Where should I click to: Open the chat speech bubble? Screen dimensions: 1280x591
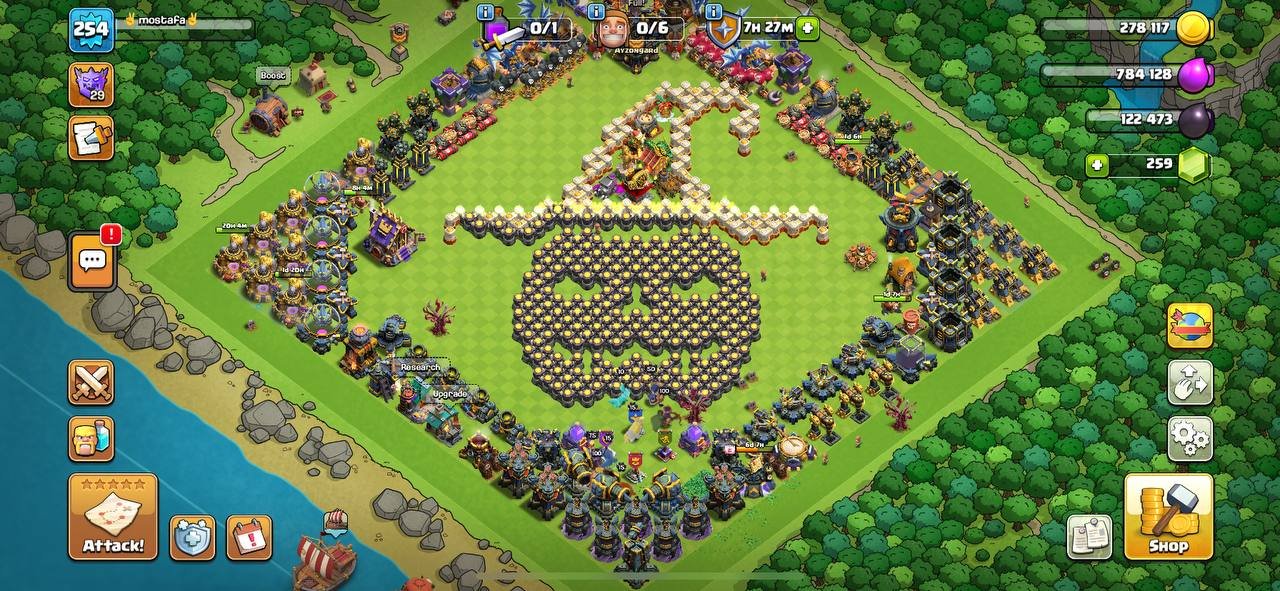[92, 262]
